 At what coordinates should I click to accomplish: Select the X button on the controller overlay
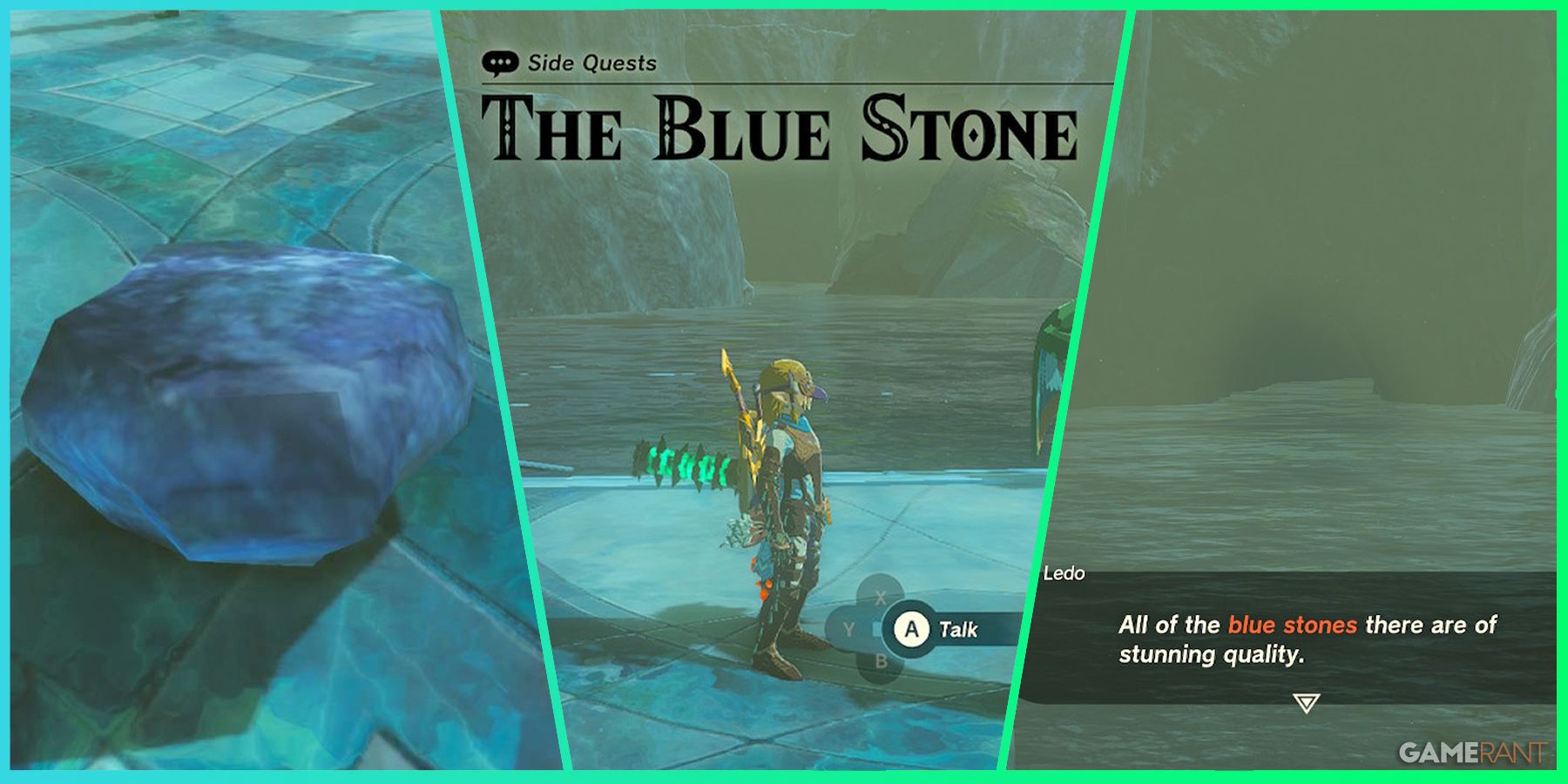coord(881,597)
